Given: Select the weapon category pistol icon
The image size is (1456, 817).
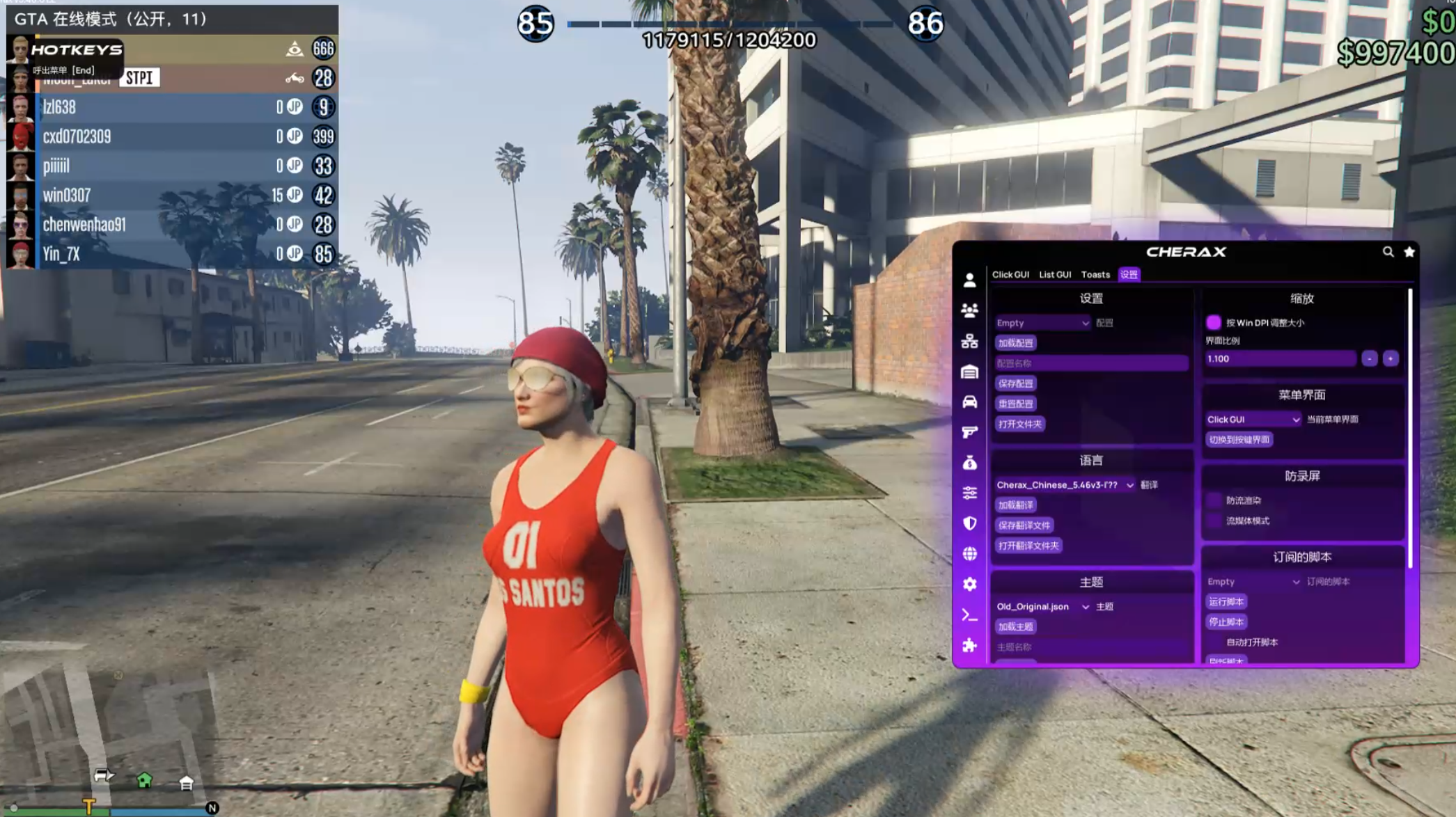Looking at the screenshot, I should (969, 433).
